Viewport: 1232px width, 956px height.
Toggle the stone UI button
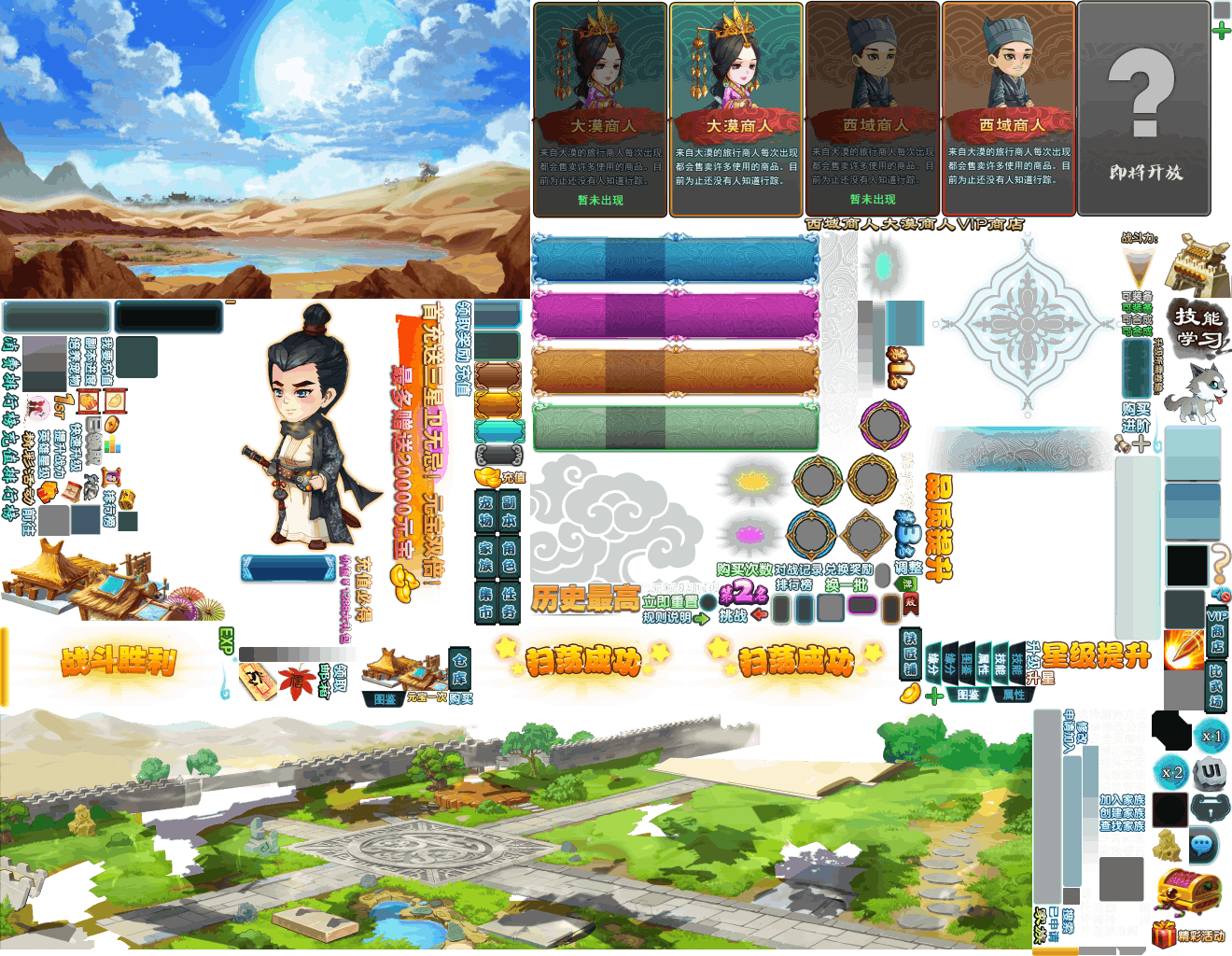coord(1211,772)
